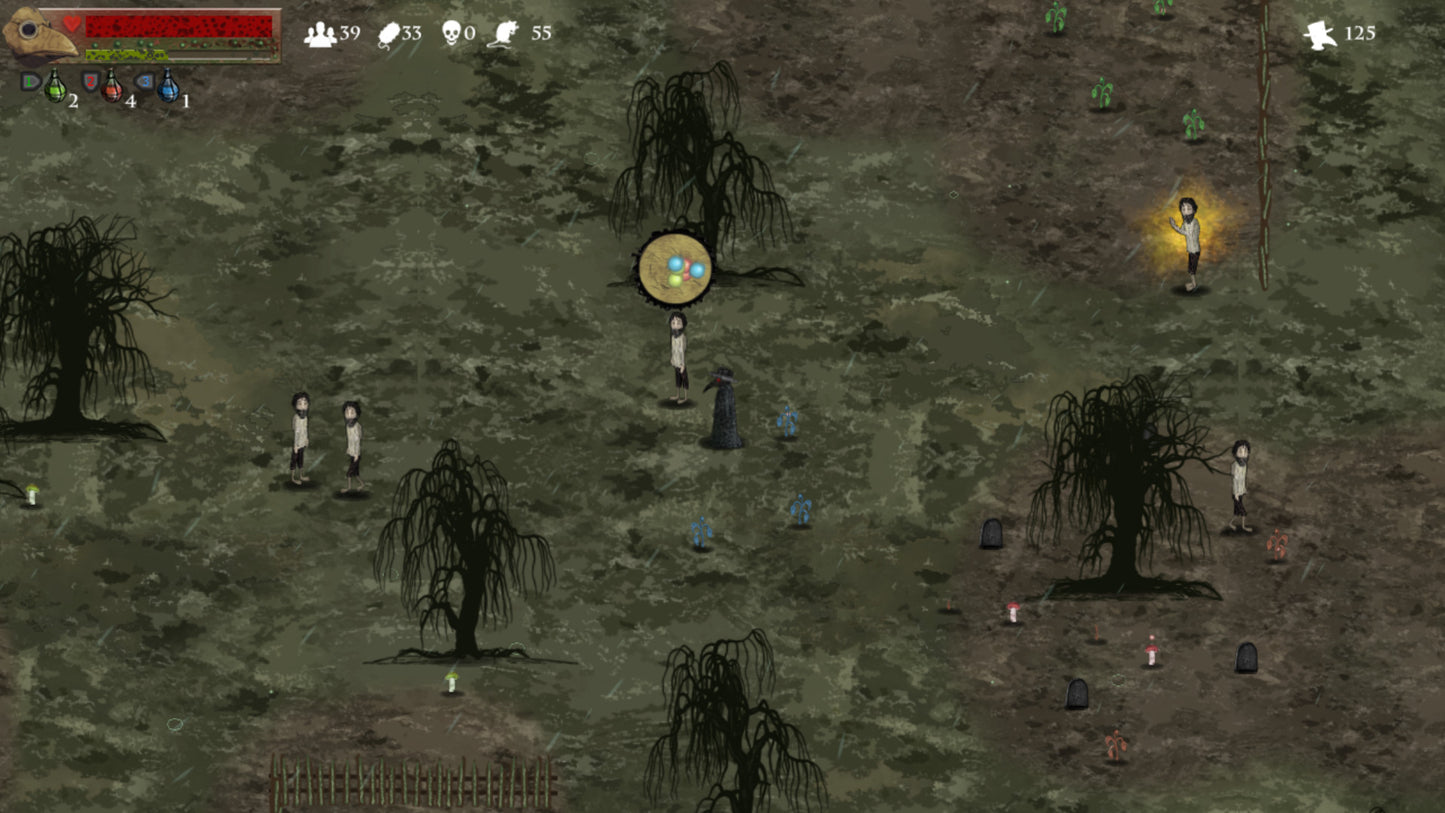1445x813 pixels.
Task: Select the red potion in slot 2
Action: coord(114,88)
